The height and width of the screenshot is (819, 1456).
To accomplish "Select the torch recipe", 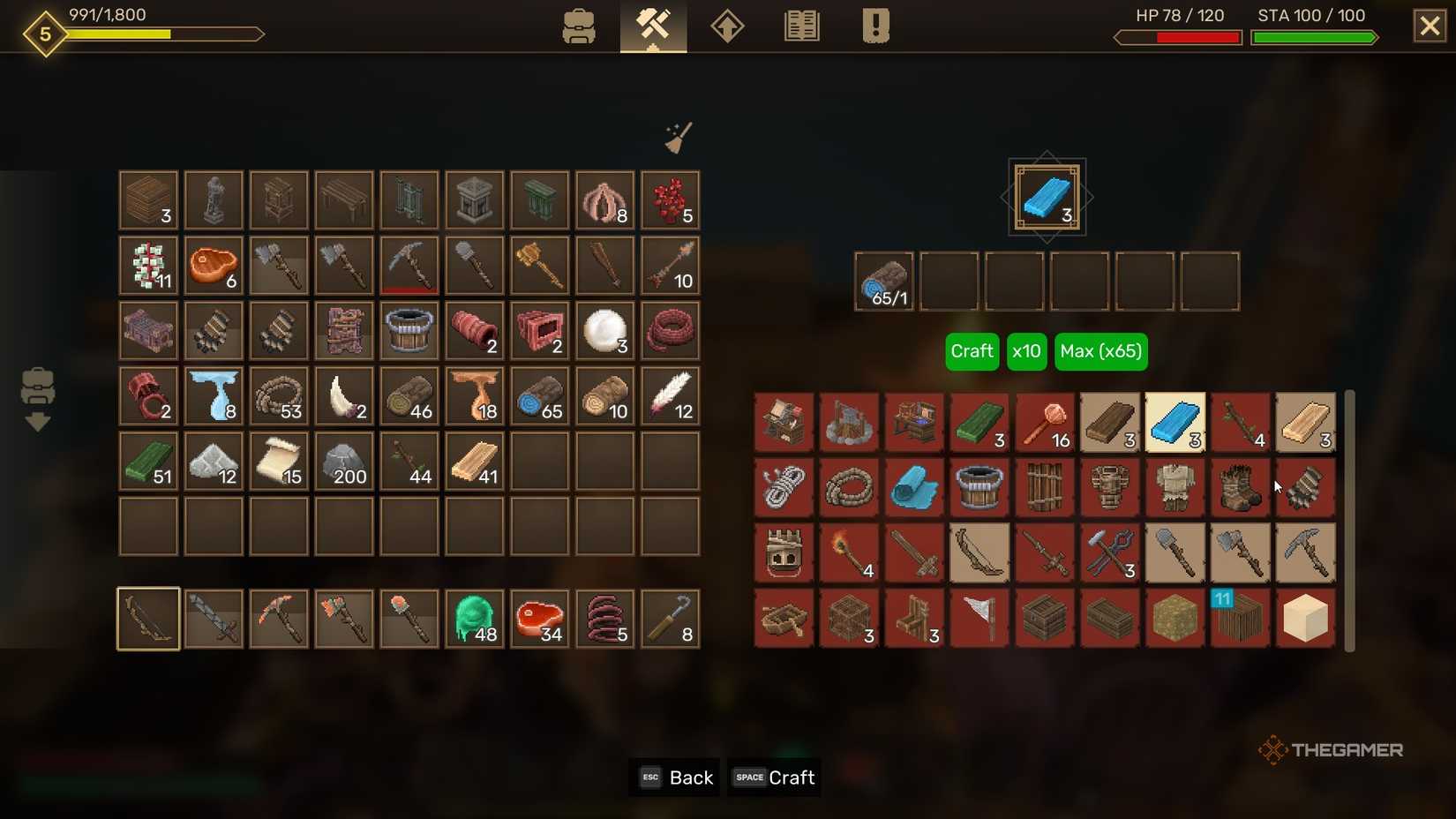I will pyautogui.click(x=849, y=553).
